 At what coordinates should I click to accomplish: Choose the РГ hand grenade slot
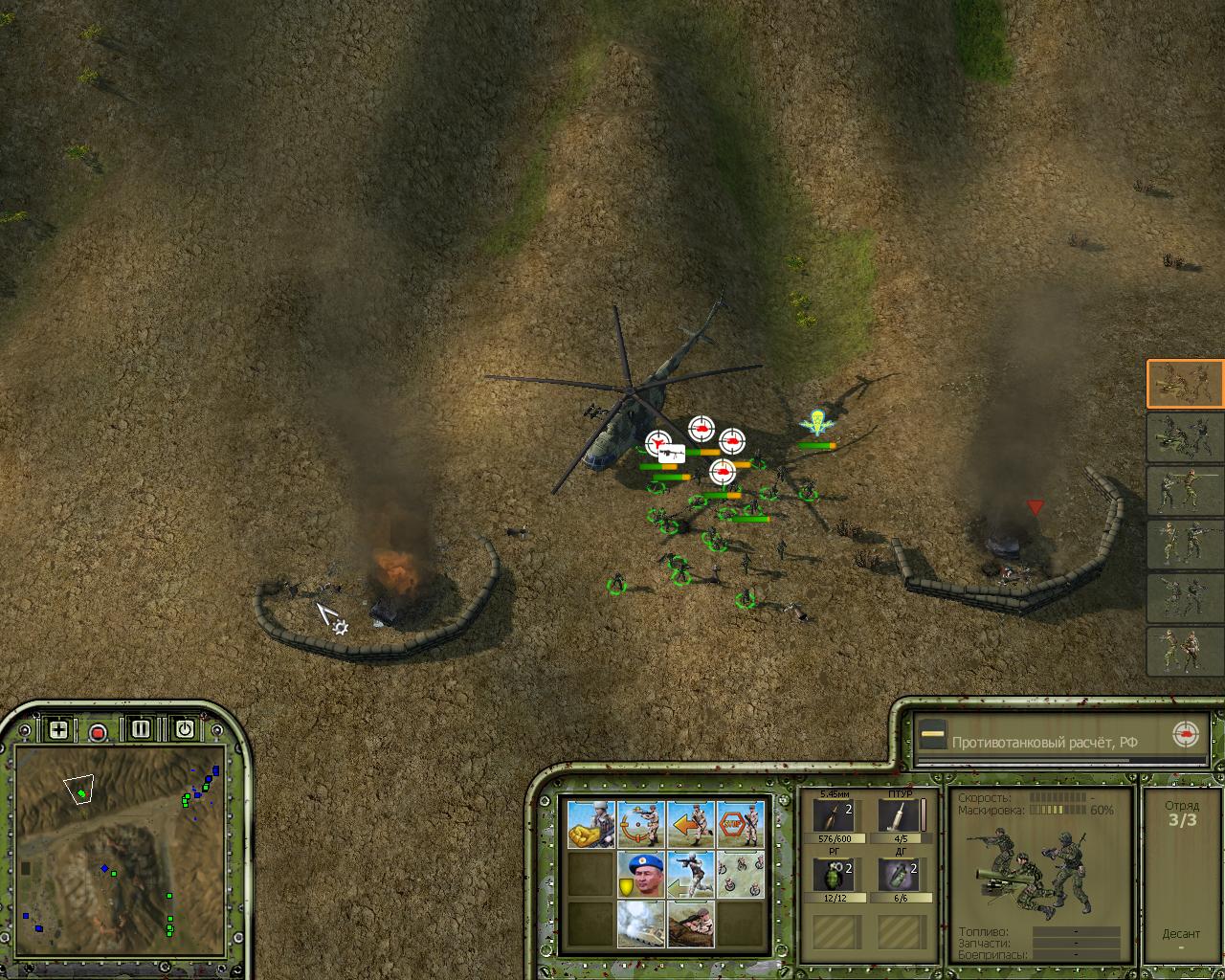[835, 876]
